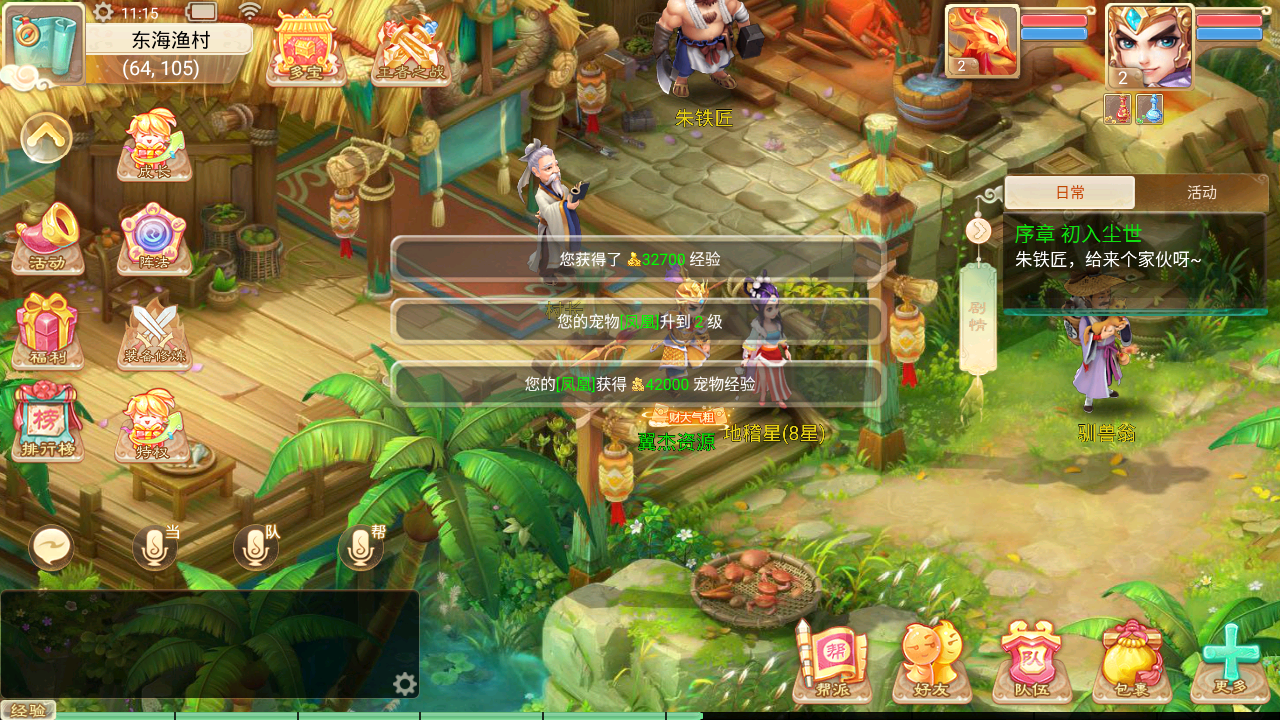Open the 帮派 guild menu
Image resolution: width=1280 pixels, height=720 pixels.
pyautogui.click(x=832, y=660)
